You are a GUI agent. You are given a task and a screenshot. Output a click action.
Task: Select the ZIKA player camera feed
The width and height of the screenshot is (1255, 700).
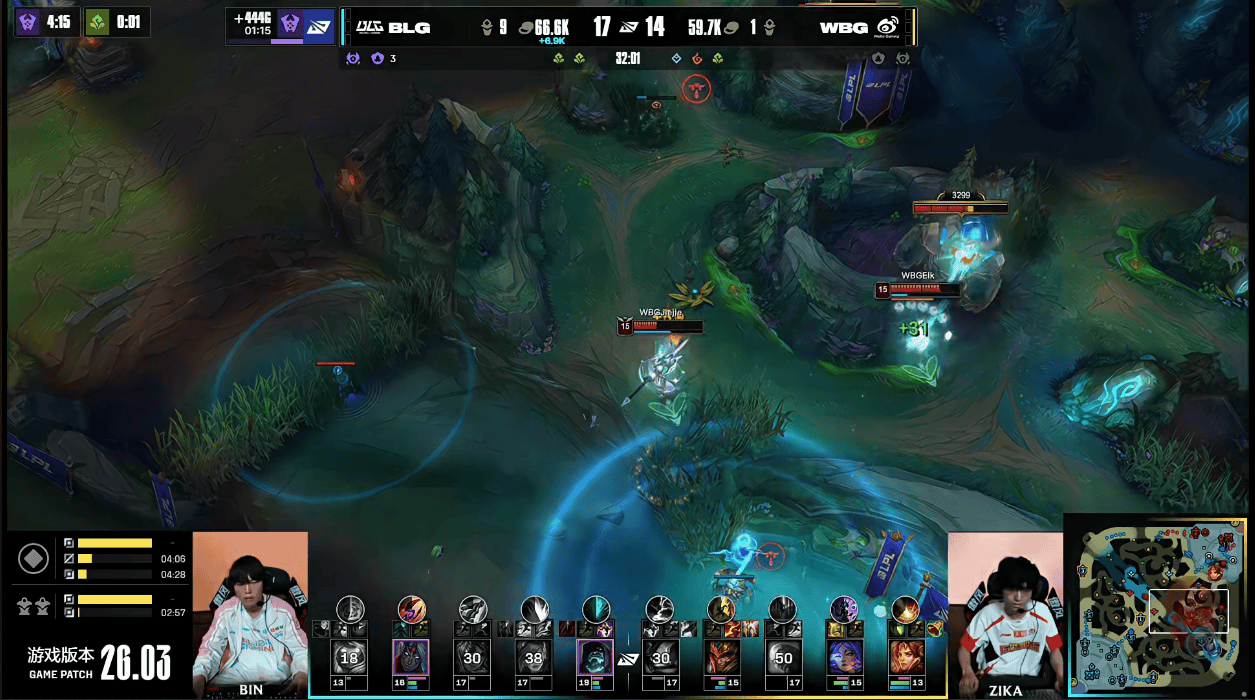(x=1004, y=612)
